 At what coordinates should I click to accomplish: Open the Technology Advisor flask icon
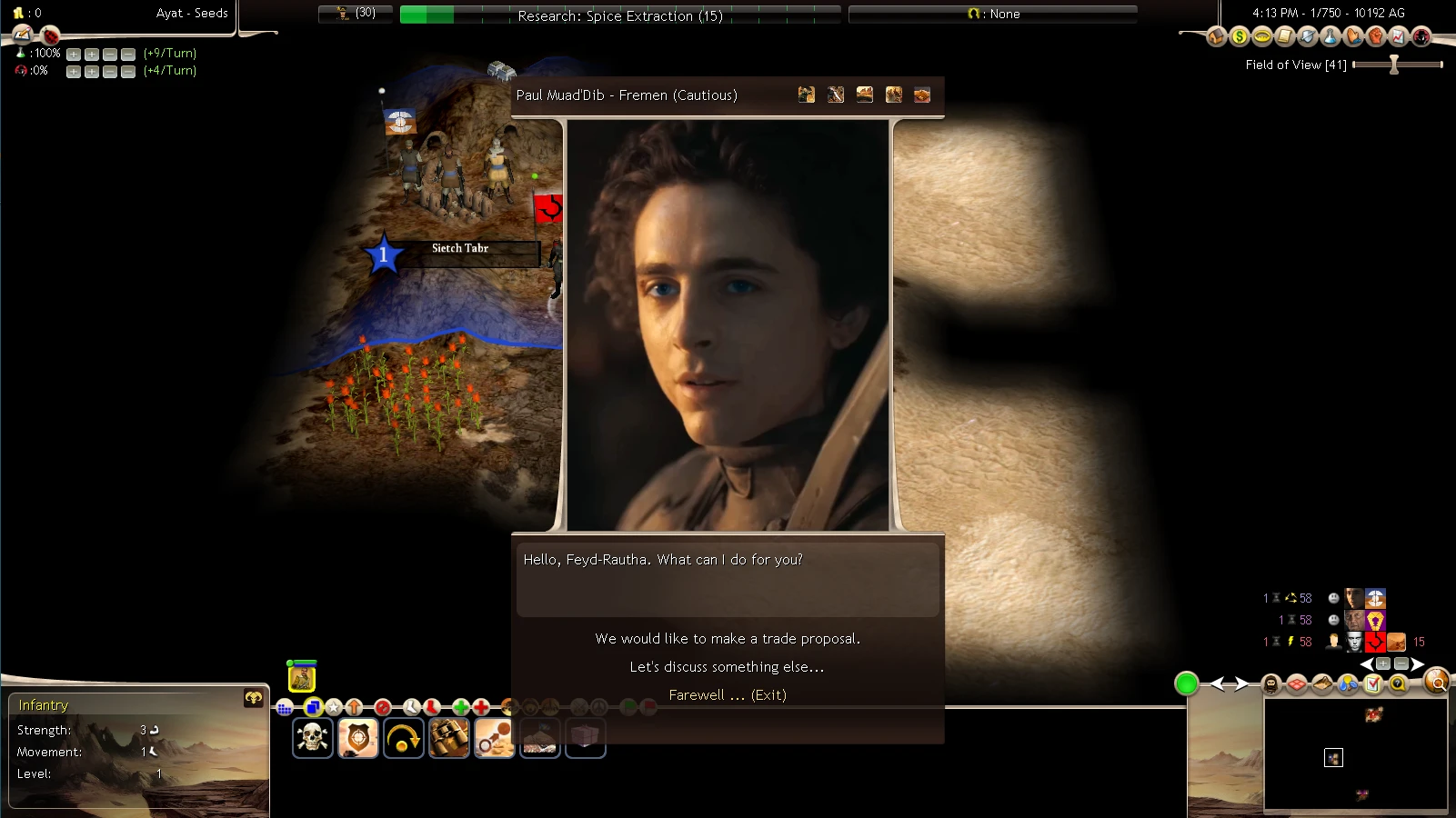[x=1329, y=37]
